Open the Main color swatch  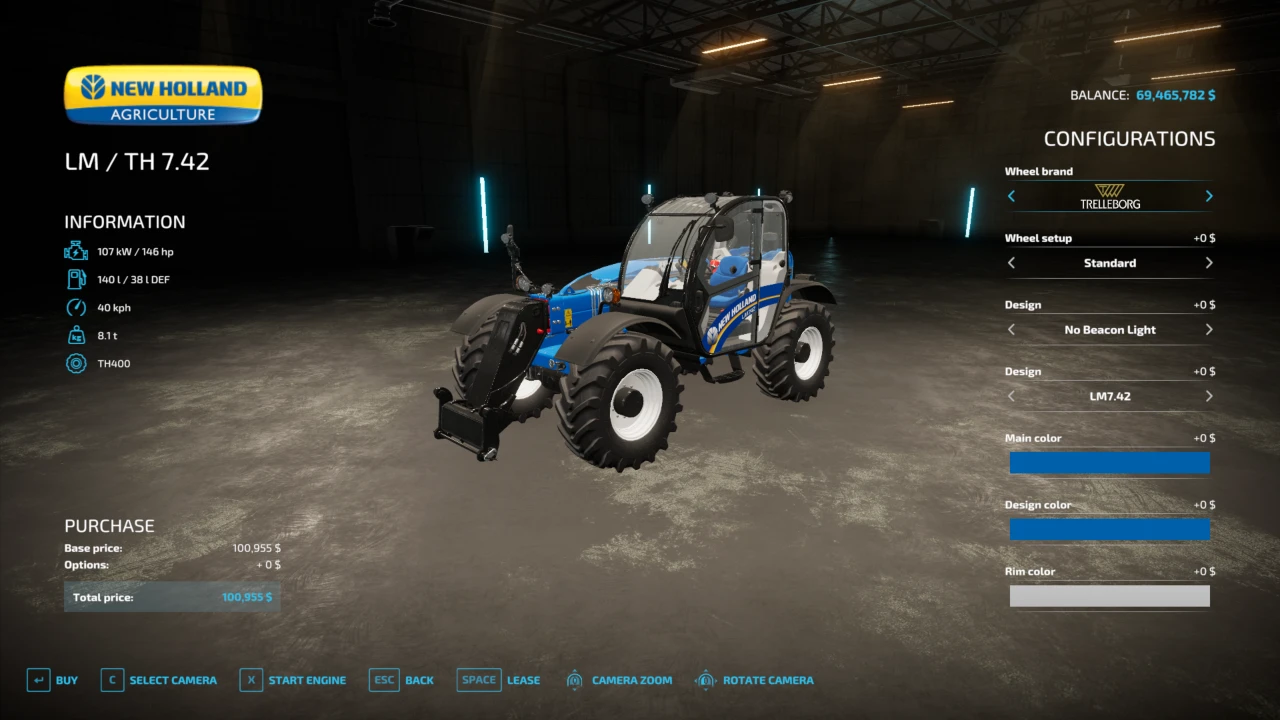click(1110, 463)
